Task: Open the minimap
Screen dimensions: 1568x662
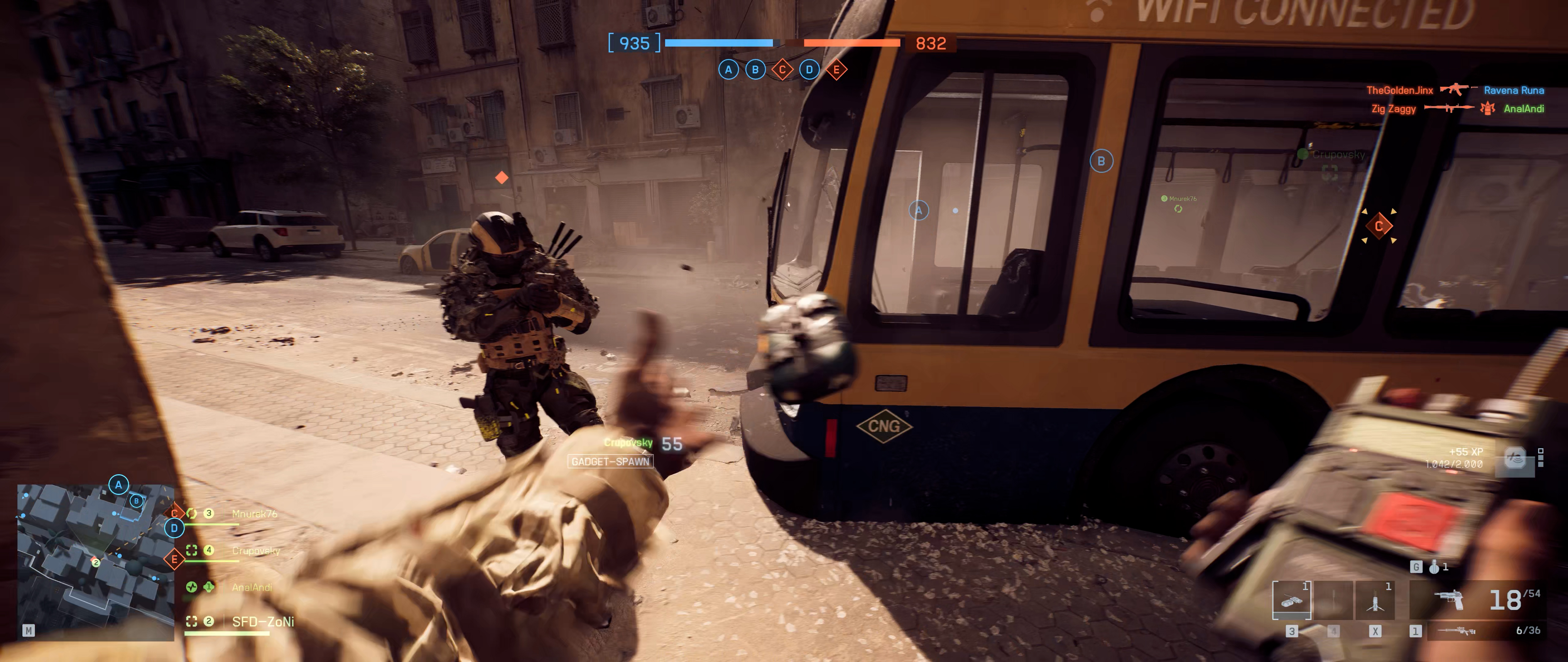Action: coord(96,562)
